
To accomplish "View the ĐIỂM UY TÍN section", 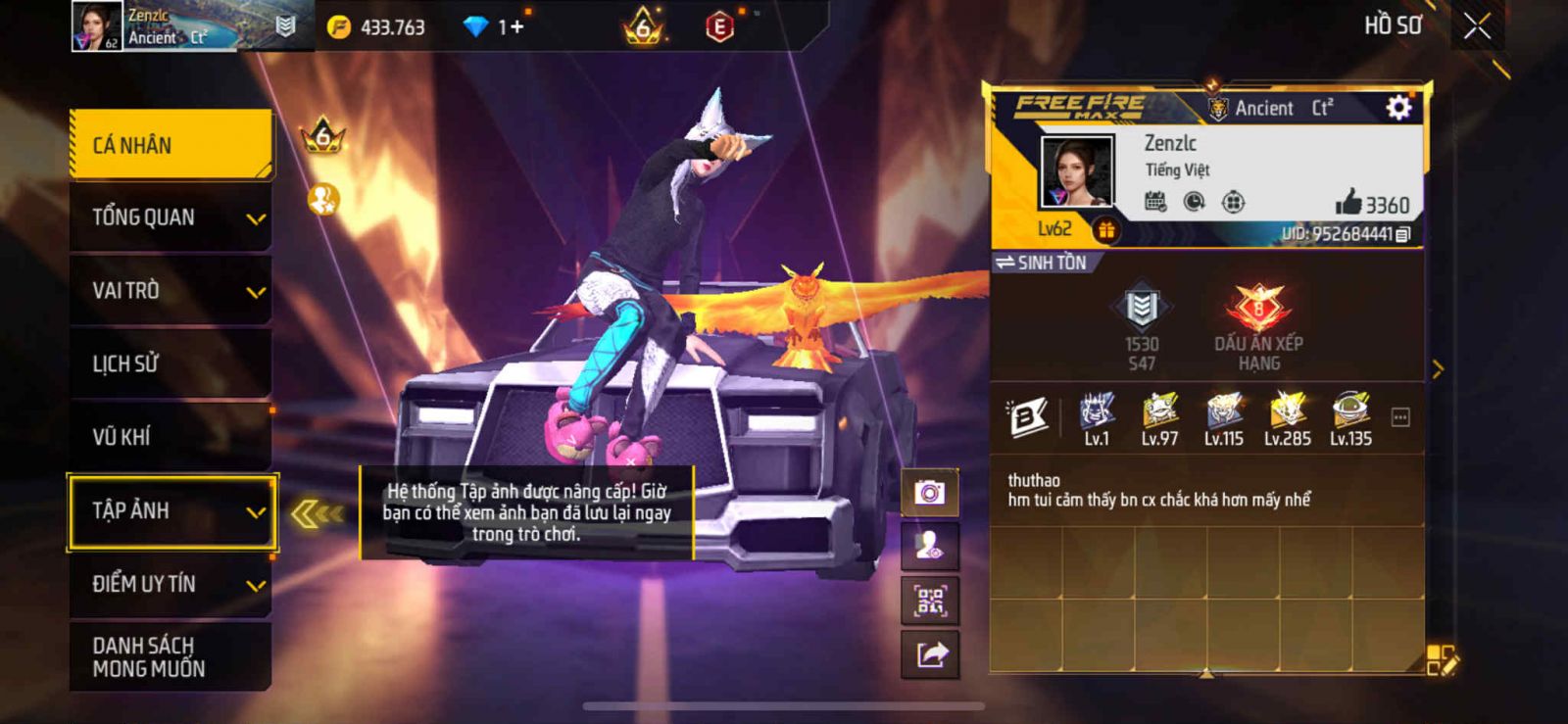I will point(171,584).
